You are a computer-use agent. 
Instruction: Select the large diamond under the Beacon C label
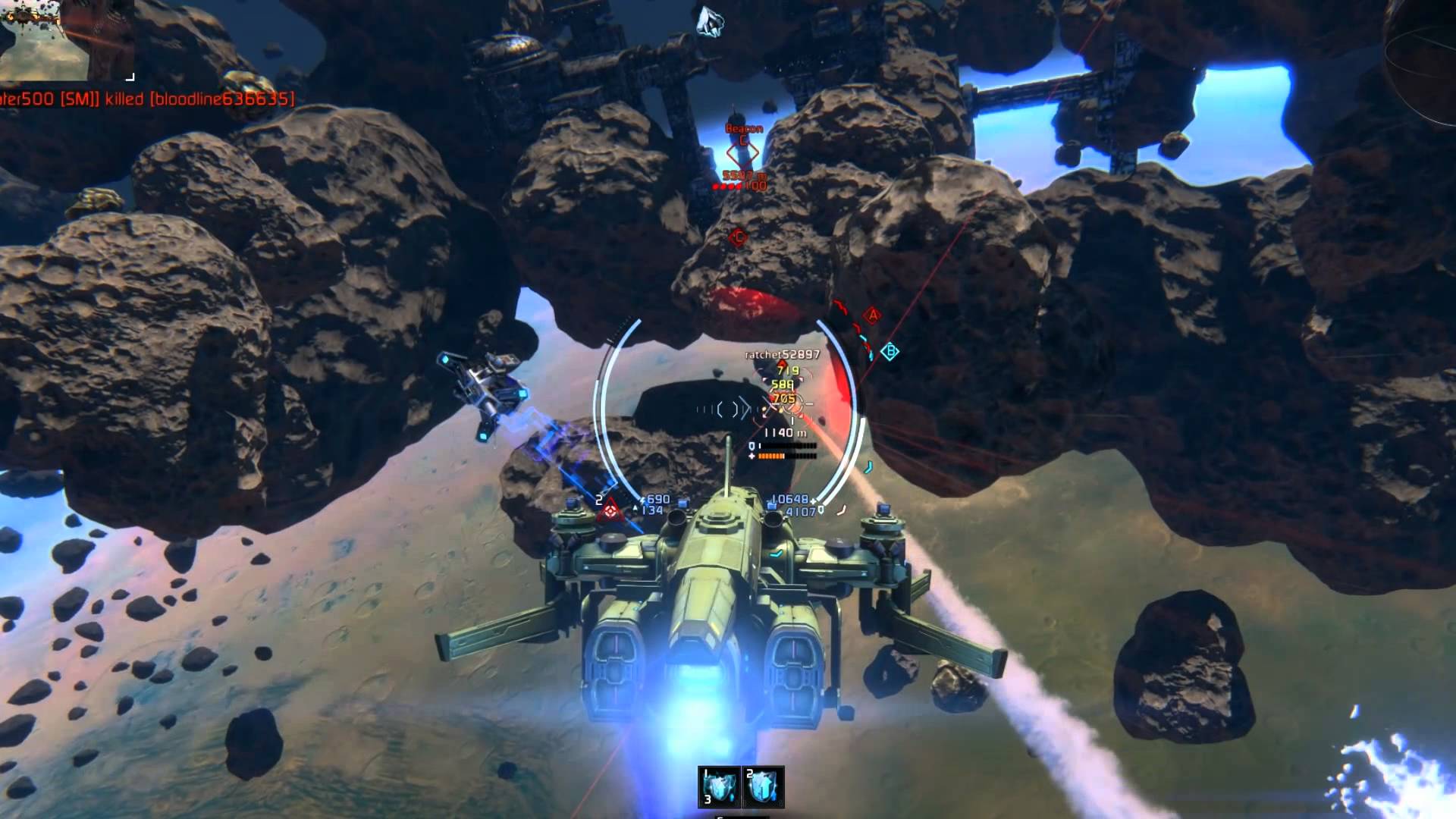[742, 154]
